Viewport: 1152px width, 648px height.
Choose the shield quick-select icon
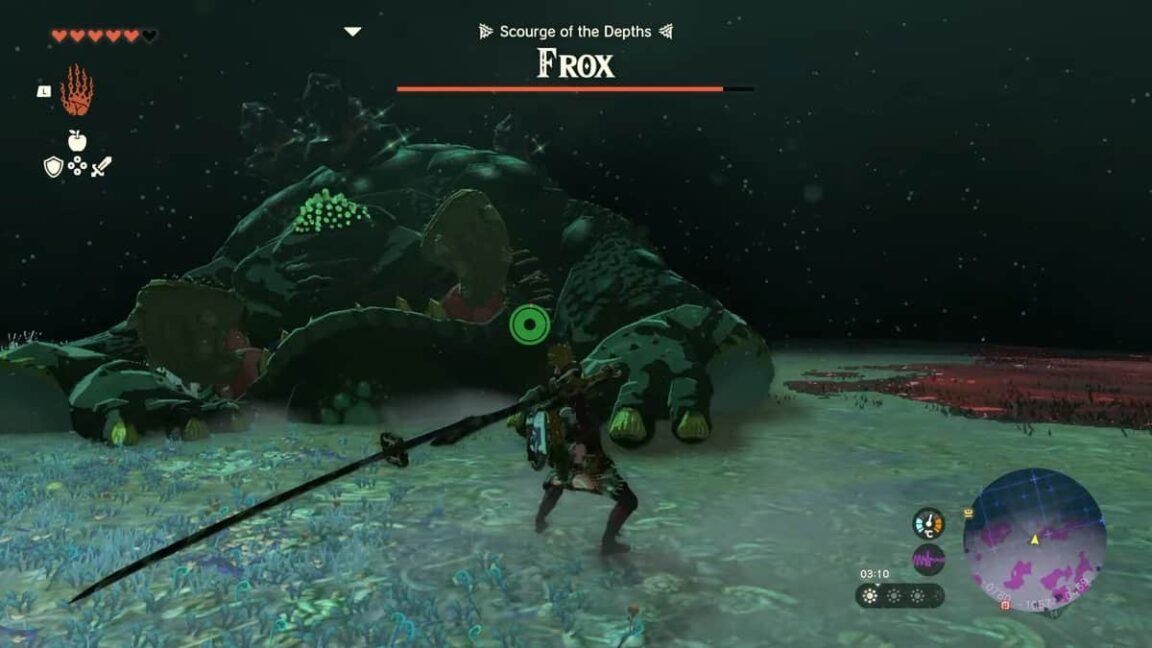point(53,167)
